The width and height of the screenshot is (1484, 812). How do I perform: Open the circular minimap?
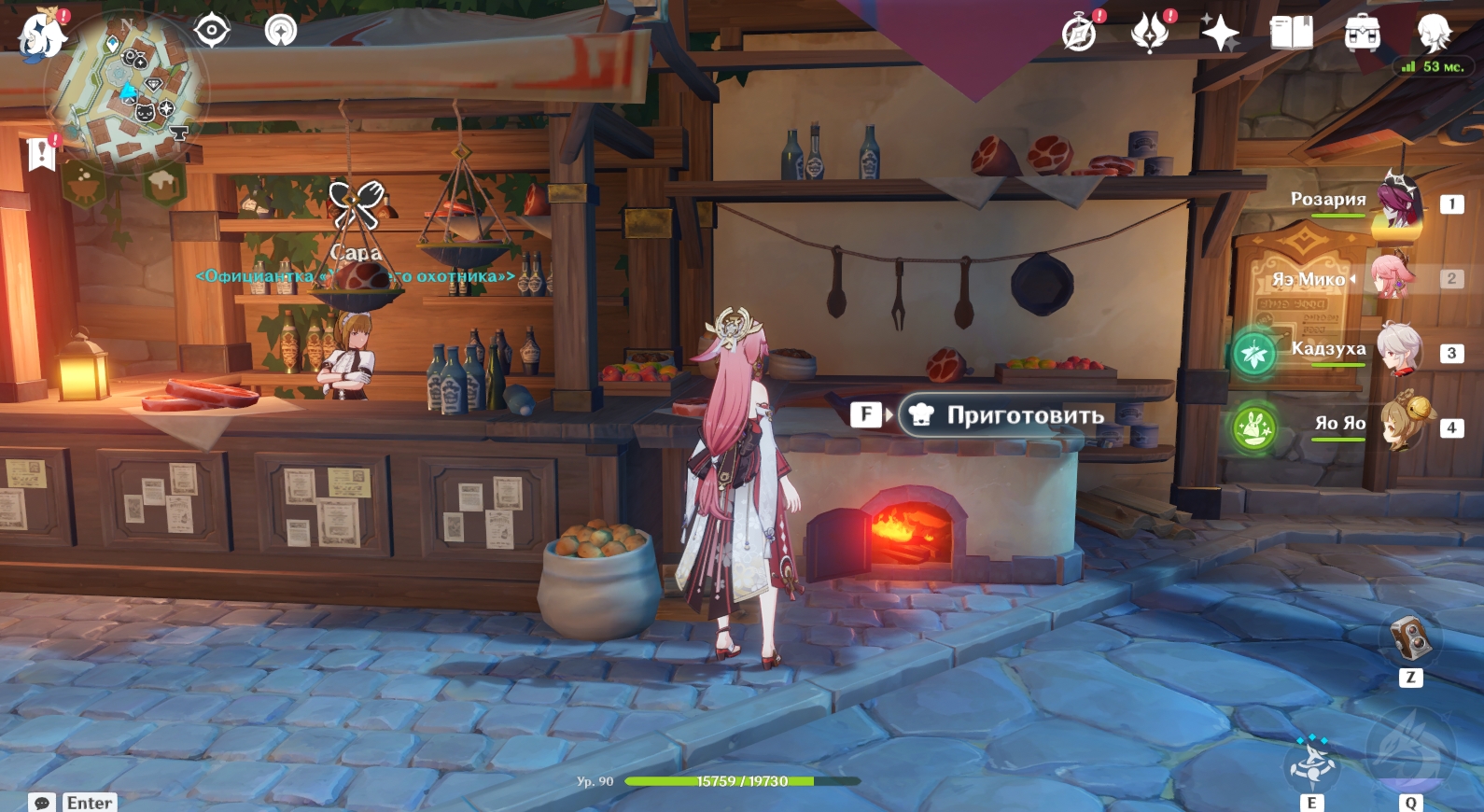click(x=127, y=91)
